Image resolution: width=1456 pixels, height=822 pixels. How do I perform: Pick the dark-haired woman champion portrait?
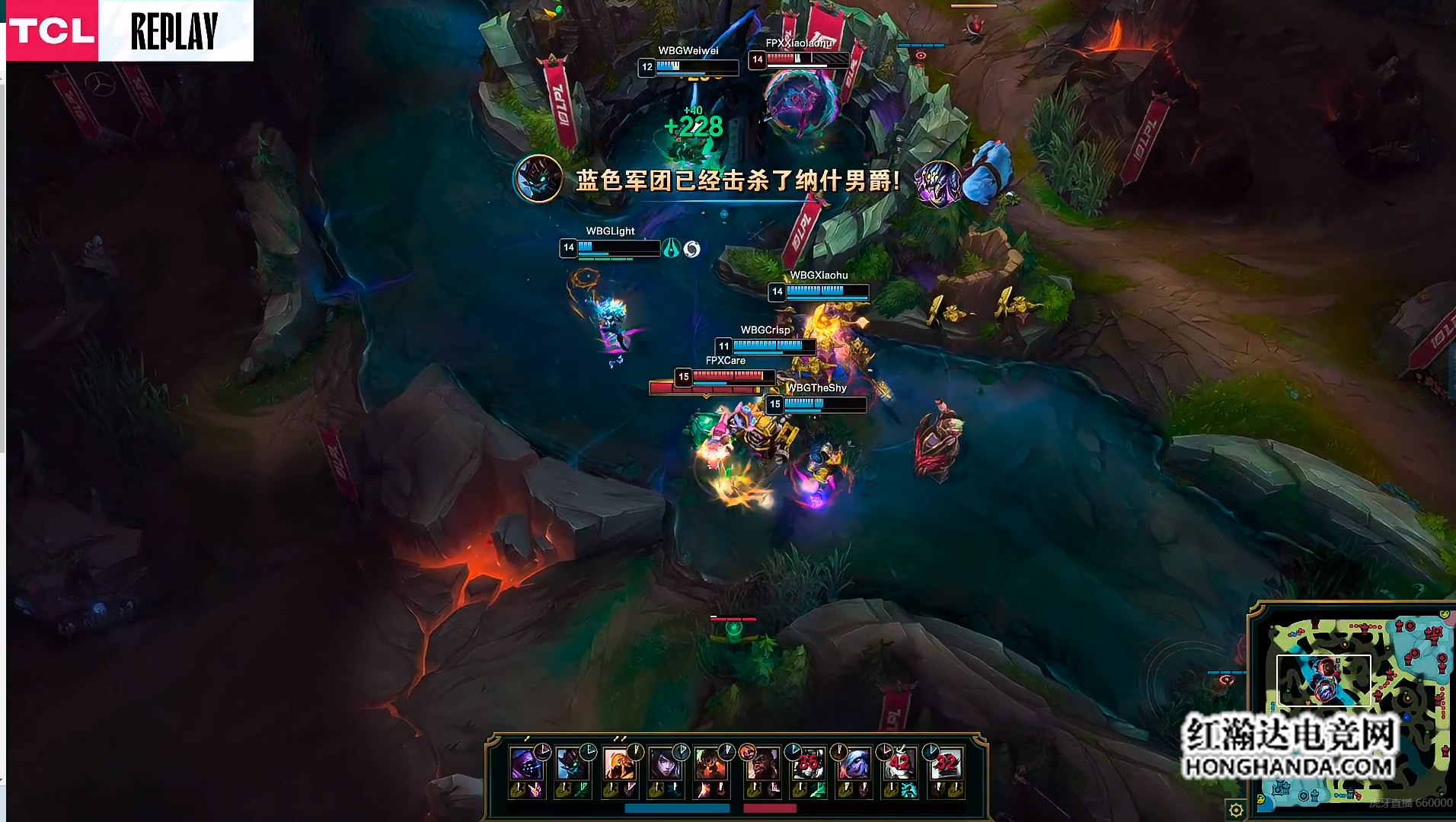(665, 763)
